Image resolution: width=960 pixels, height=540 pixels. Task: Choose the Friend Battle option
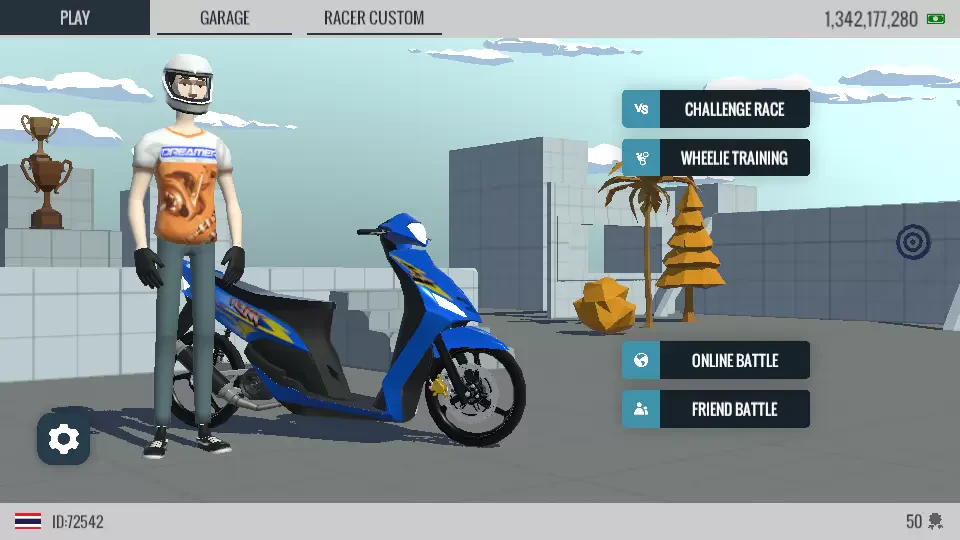pos(716,409)
